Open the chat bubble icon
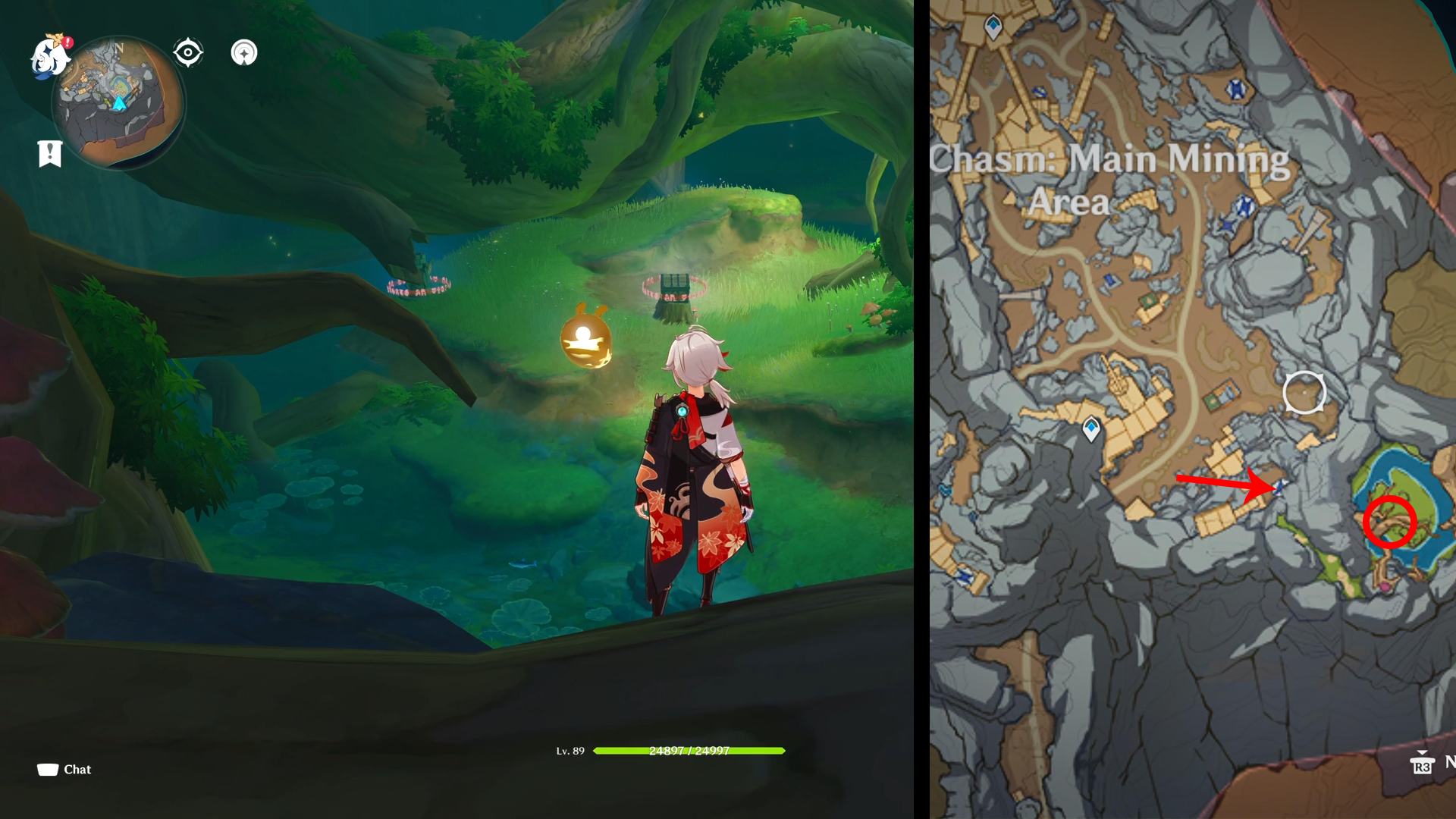 point(45,768)
